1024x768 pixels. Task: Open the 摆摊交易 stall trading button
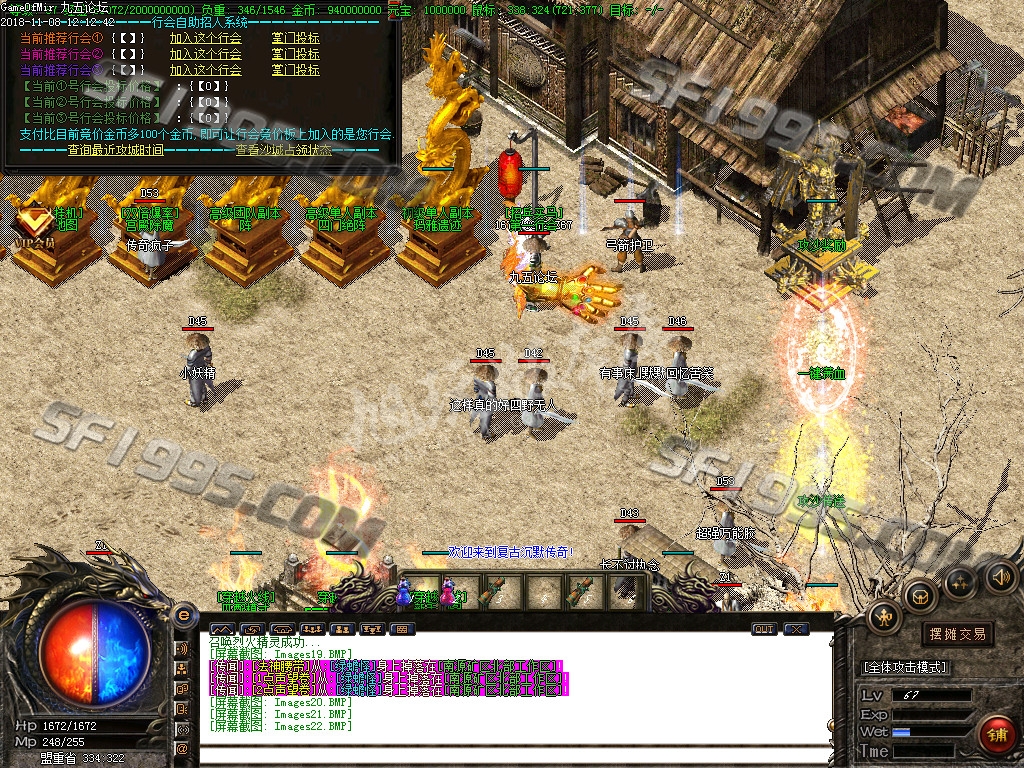[957, 634]
